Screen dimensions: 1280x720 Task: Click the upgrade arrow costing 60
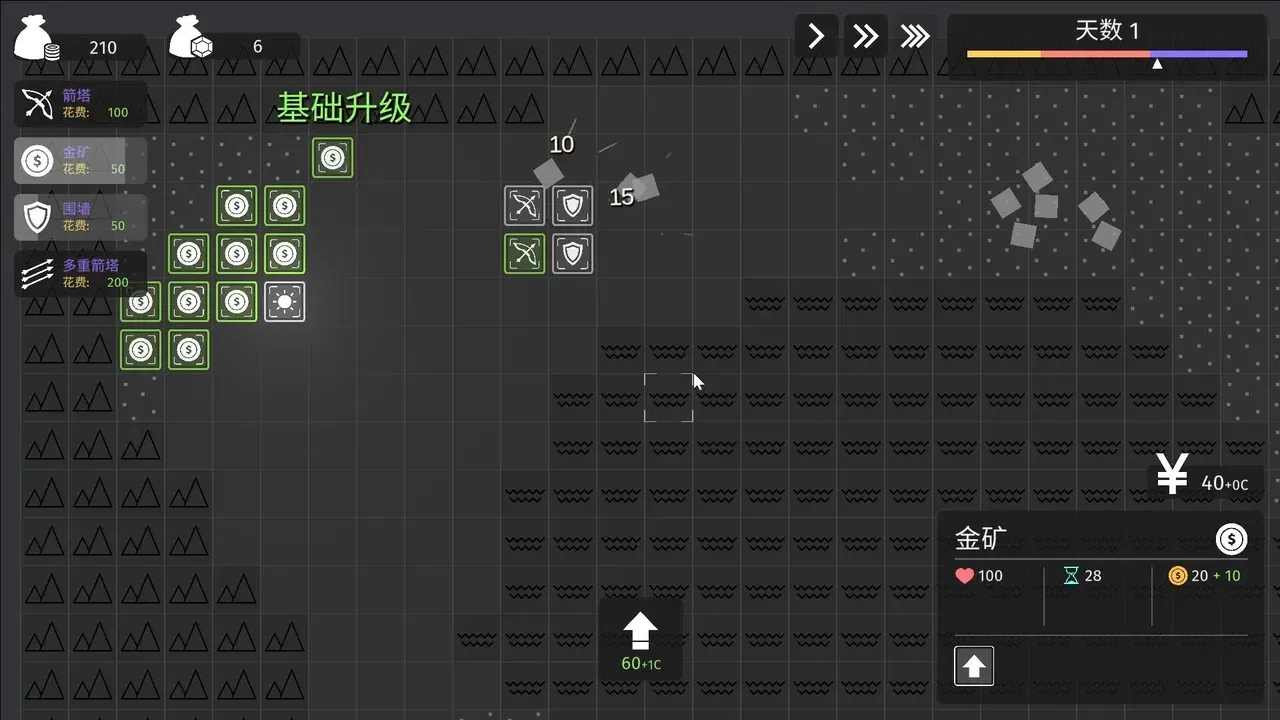point(640,630)
